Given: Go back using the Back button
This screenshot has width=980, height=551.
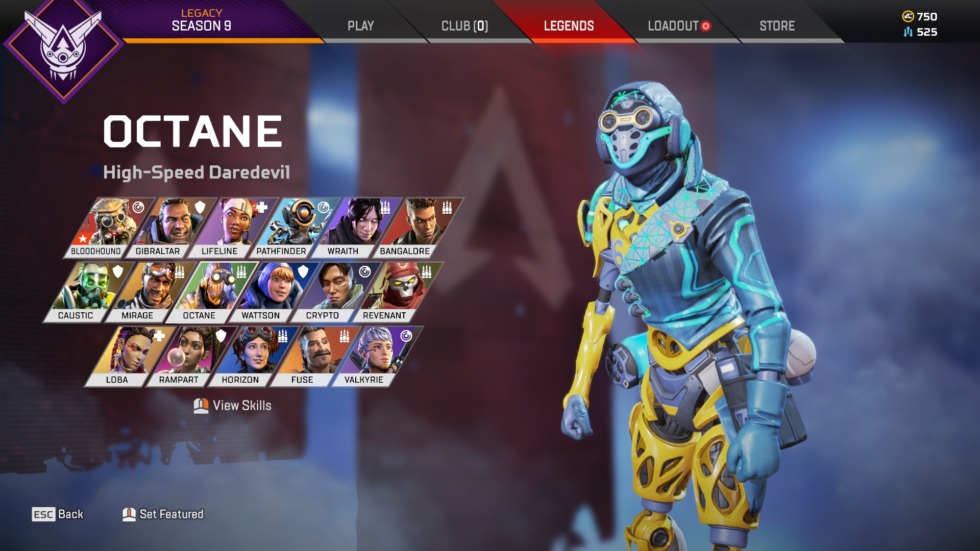Looking at the screenshot, I should (x=58, y=514).
